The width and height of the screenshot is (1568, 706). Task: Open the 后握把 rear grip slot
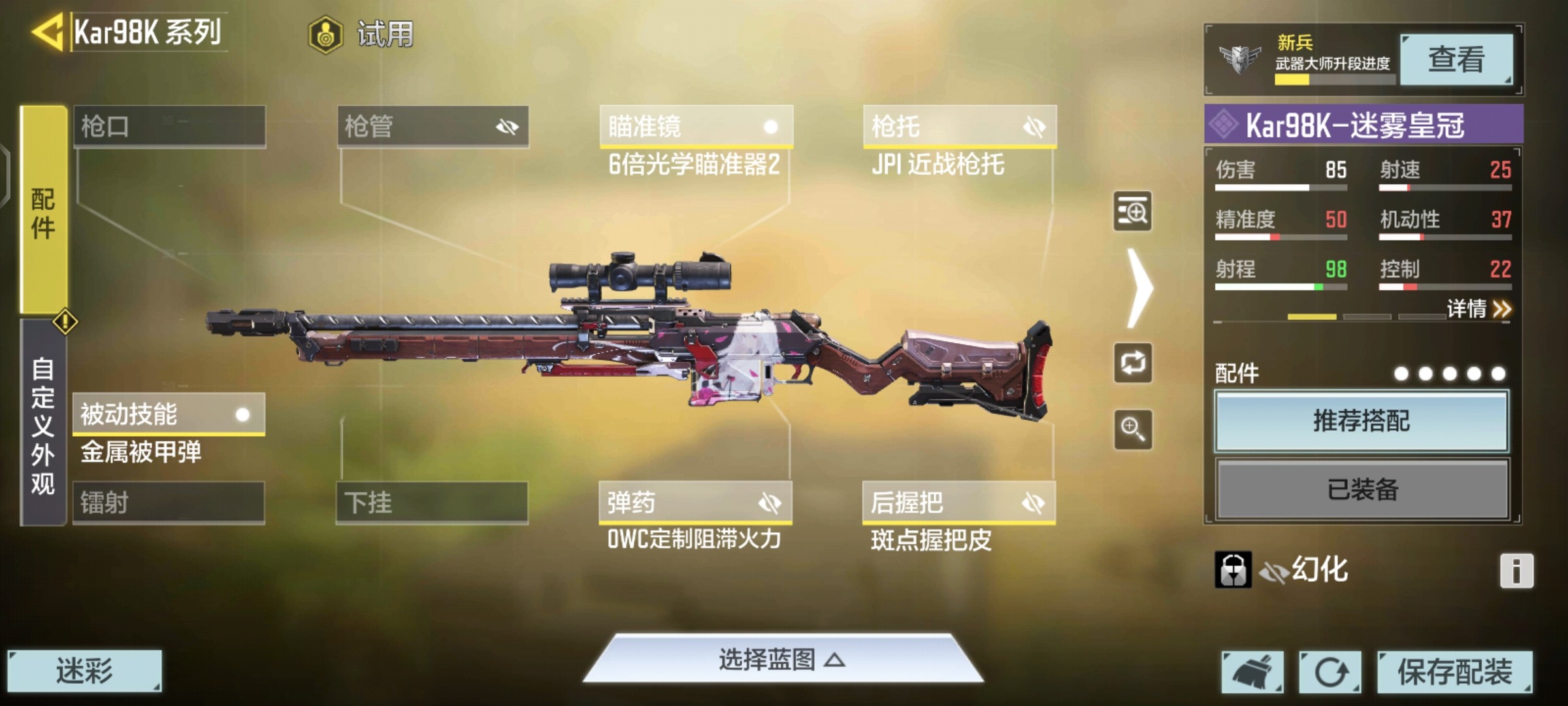(x=958, y=503)
